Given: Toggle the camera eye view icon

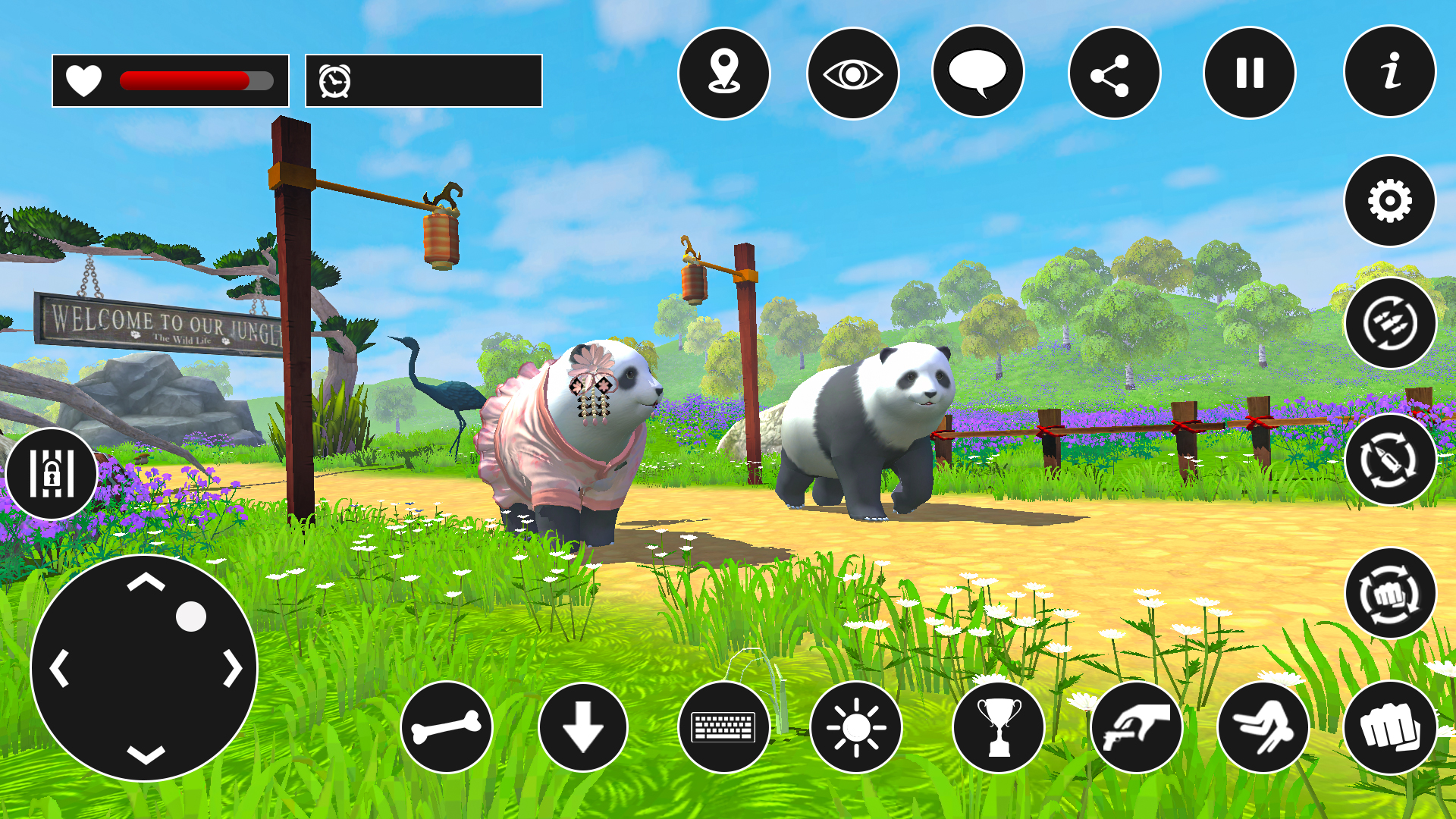Looking at the screenshot, I should (852, 73).
